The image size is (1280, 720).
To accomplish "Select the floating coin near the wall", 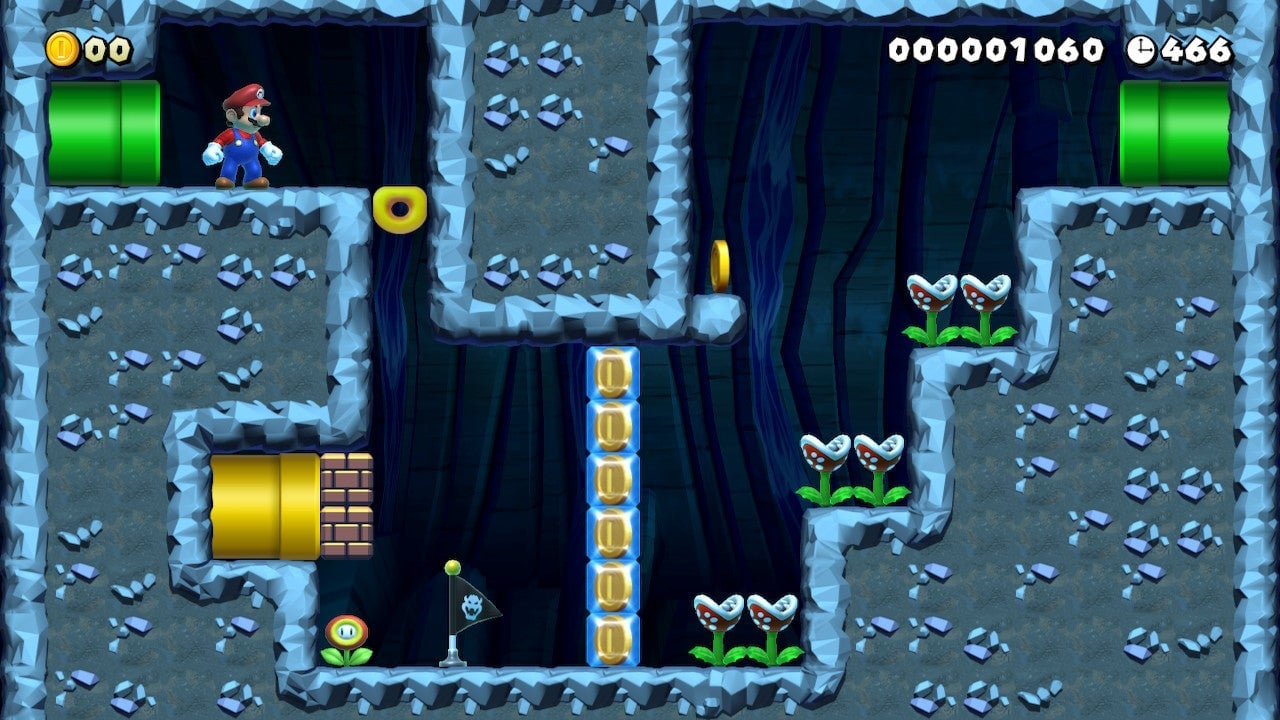I will click(722, 264).
